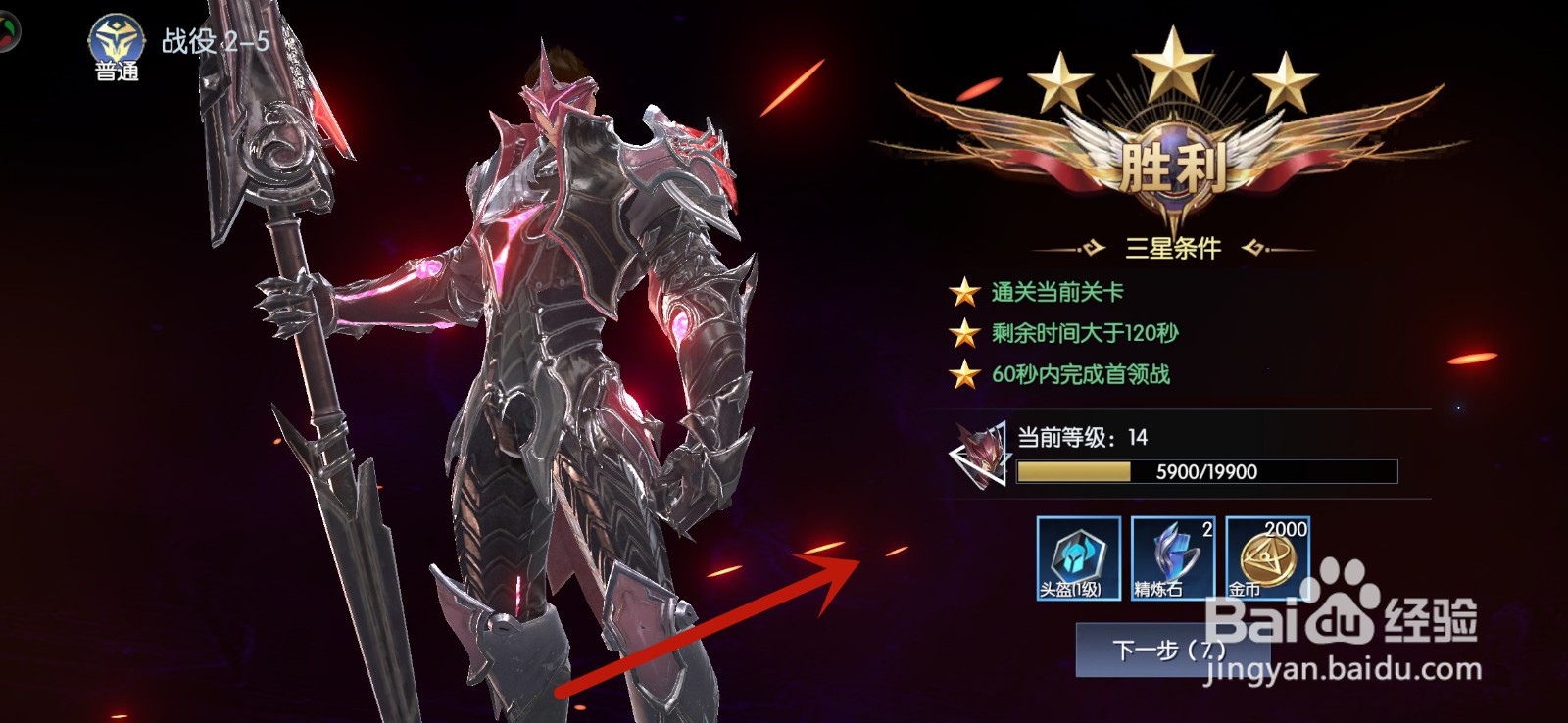The width and height of the screenshot is (1568, 723).
Task: Click the star beside 60秒内完成首领战
Action: coord(965,373)
